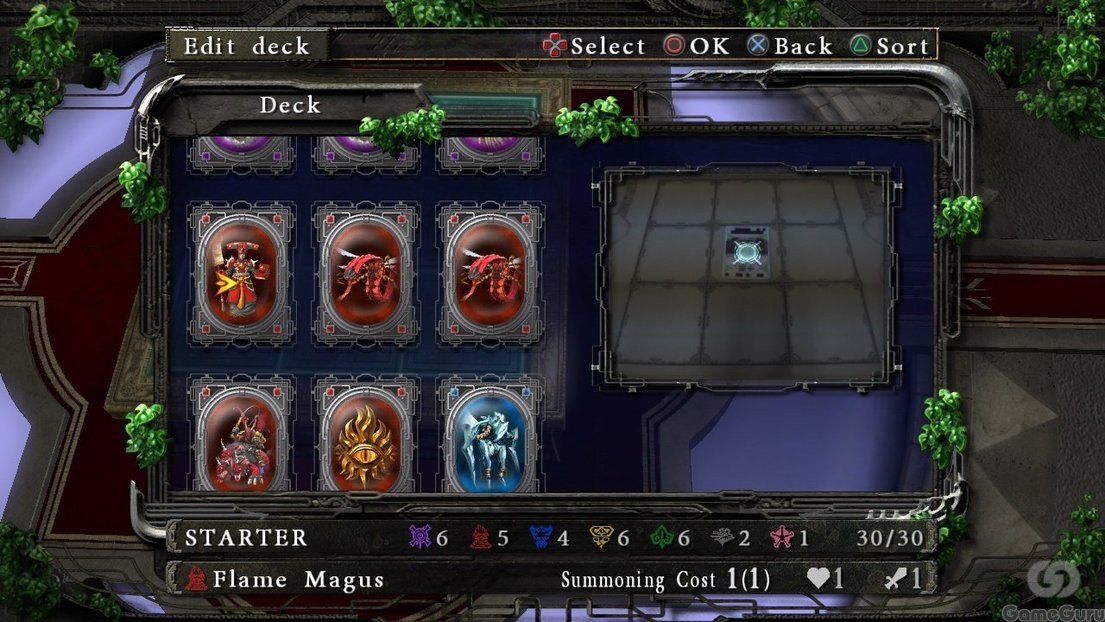Click the Deck header tab
1105x622 pixels.
tap(290, 105)
